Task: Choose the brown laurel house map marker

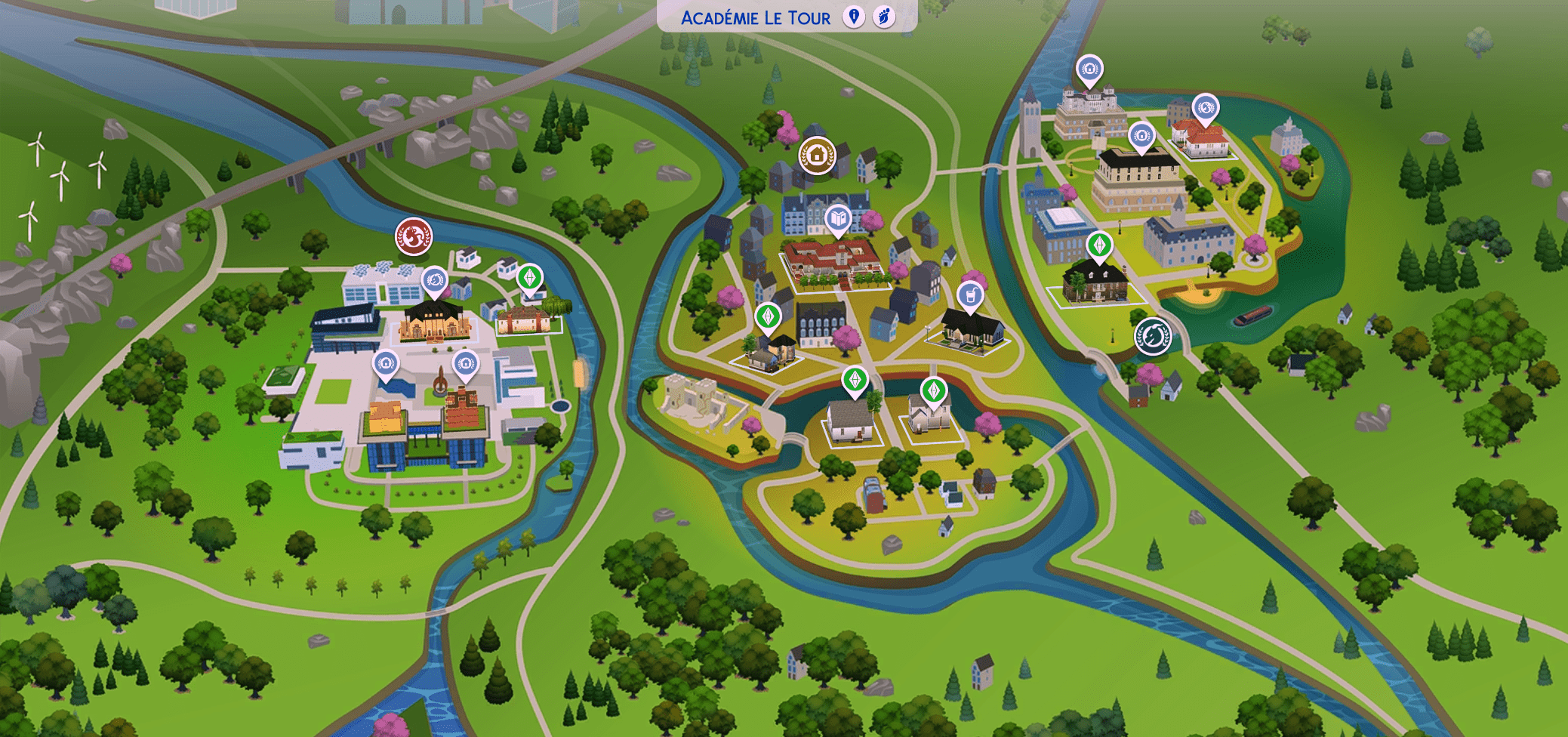Action: (817, 155)
